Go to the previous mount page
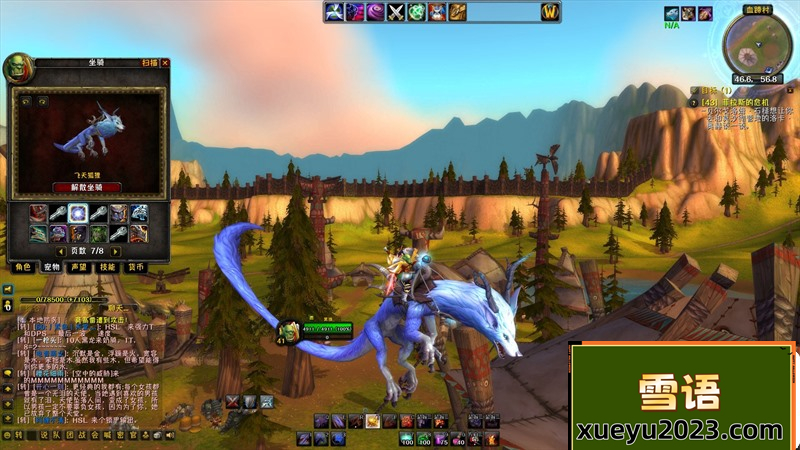The height and width of the screenshot is (450, 800). click(x=61, y=250)
